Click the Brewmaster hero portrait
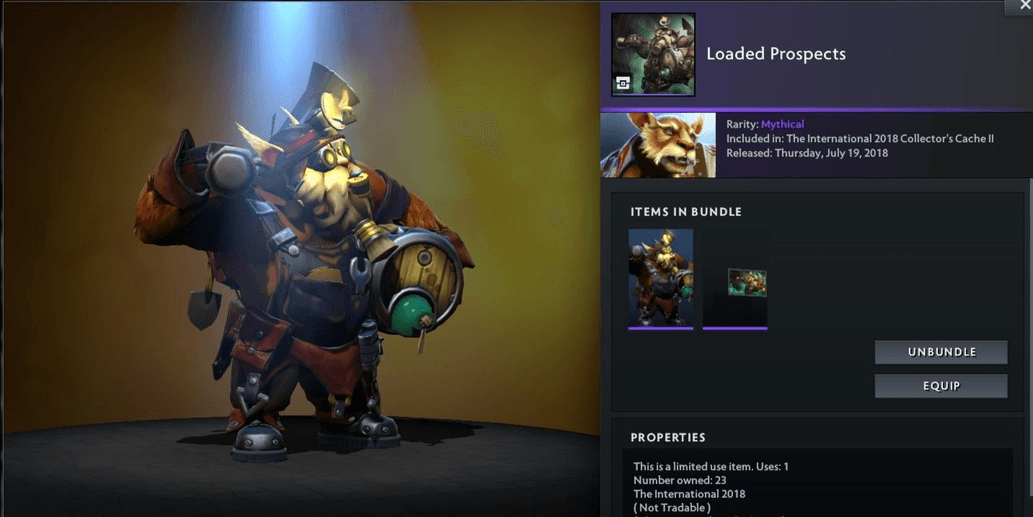Image resolution: width=1033 pixels, height=517 pixels. coord(658,145)
